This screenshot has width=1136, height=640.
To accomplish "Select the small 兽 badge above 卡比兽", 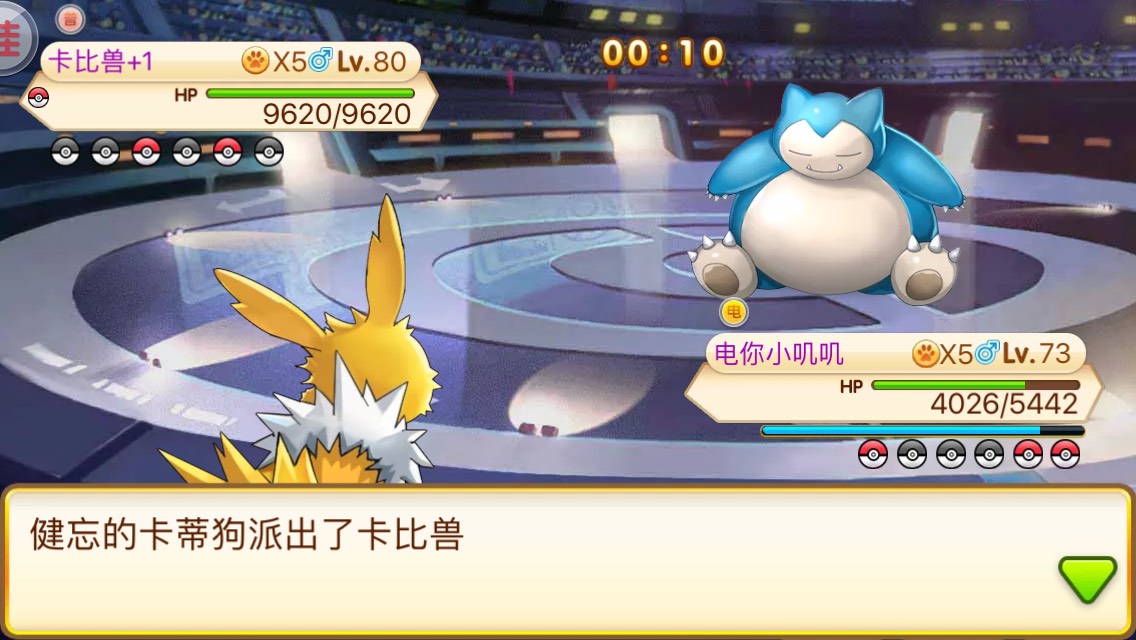I will pyautogui.click(x=69, y=19).
